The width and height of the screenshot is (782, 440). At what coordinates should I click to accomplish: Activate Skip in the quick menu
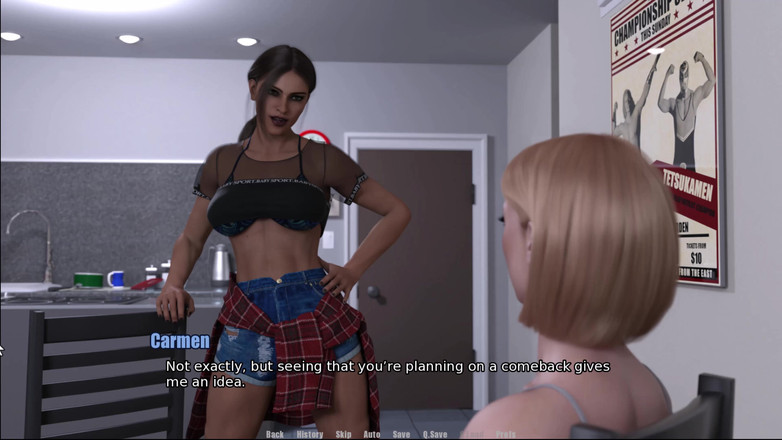pyautogui.click(x=343, y=434)
